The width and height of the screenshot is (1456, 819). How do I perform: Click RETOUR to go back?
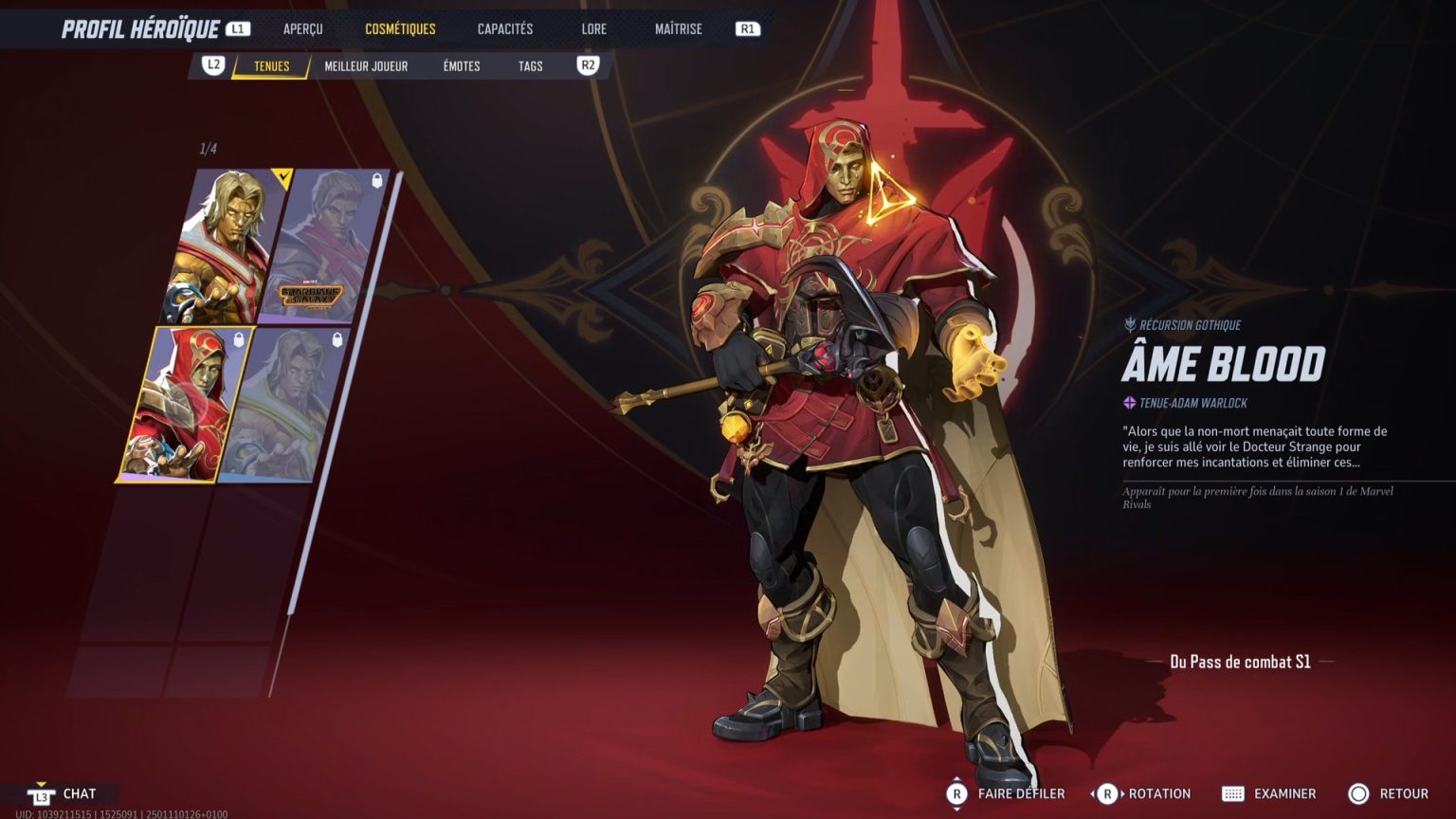pos(1384,793)
